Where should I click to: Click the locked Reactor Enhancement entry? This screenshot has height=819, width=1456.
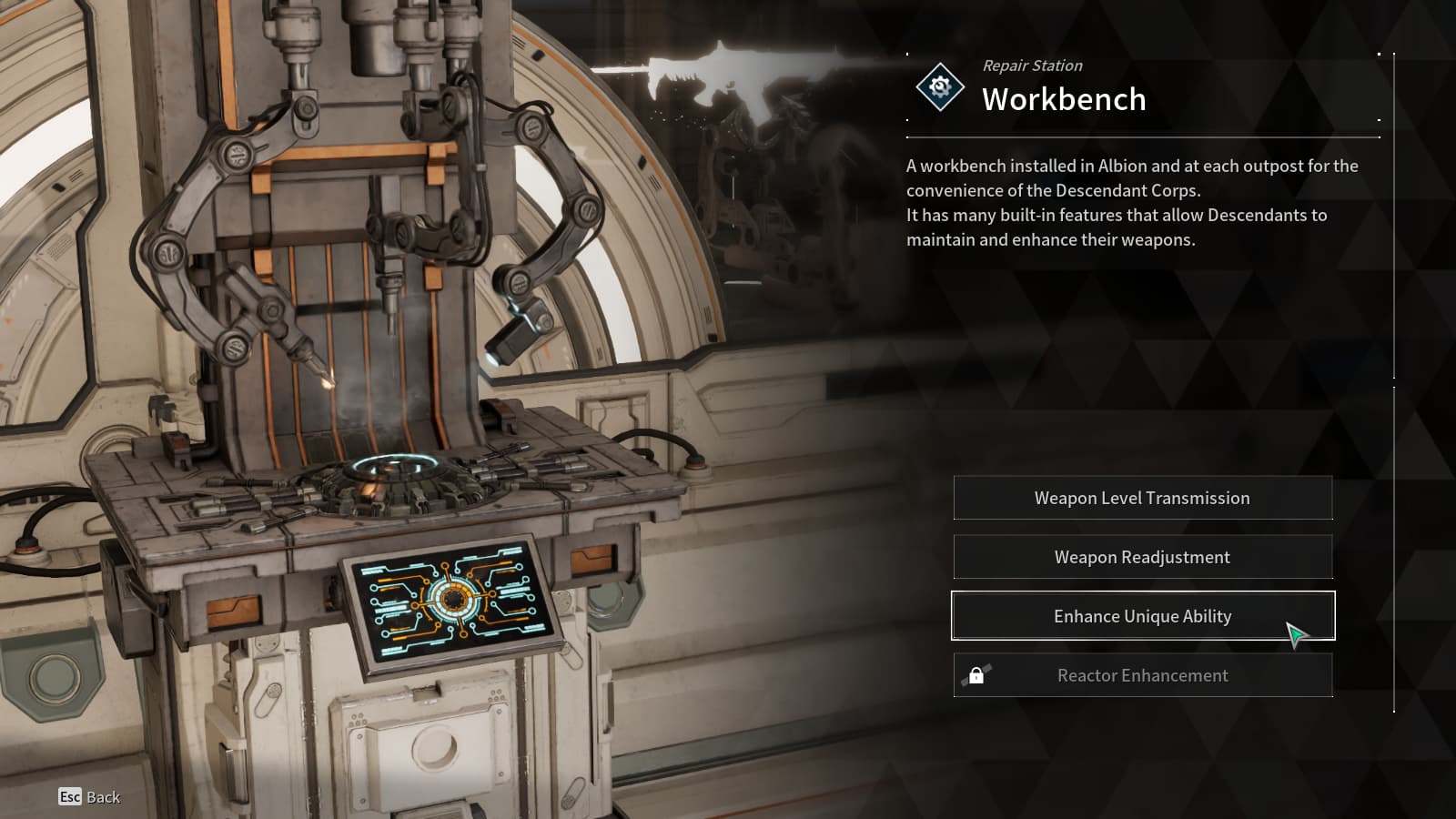click(x=1142, y=675)
